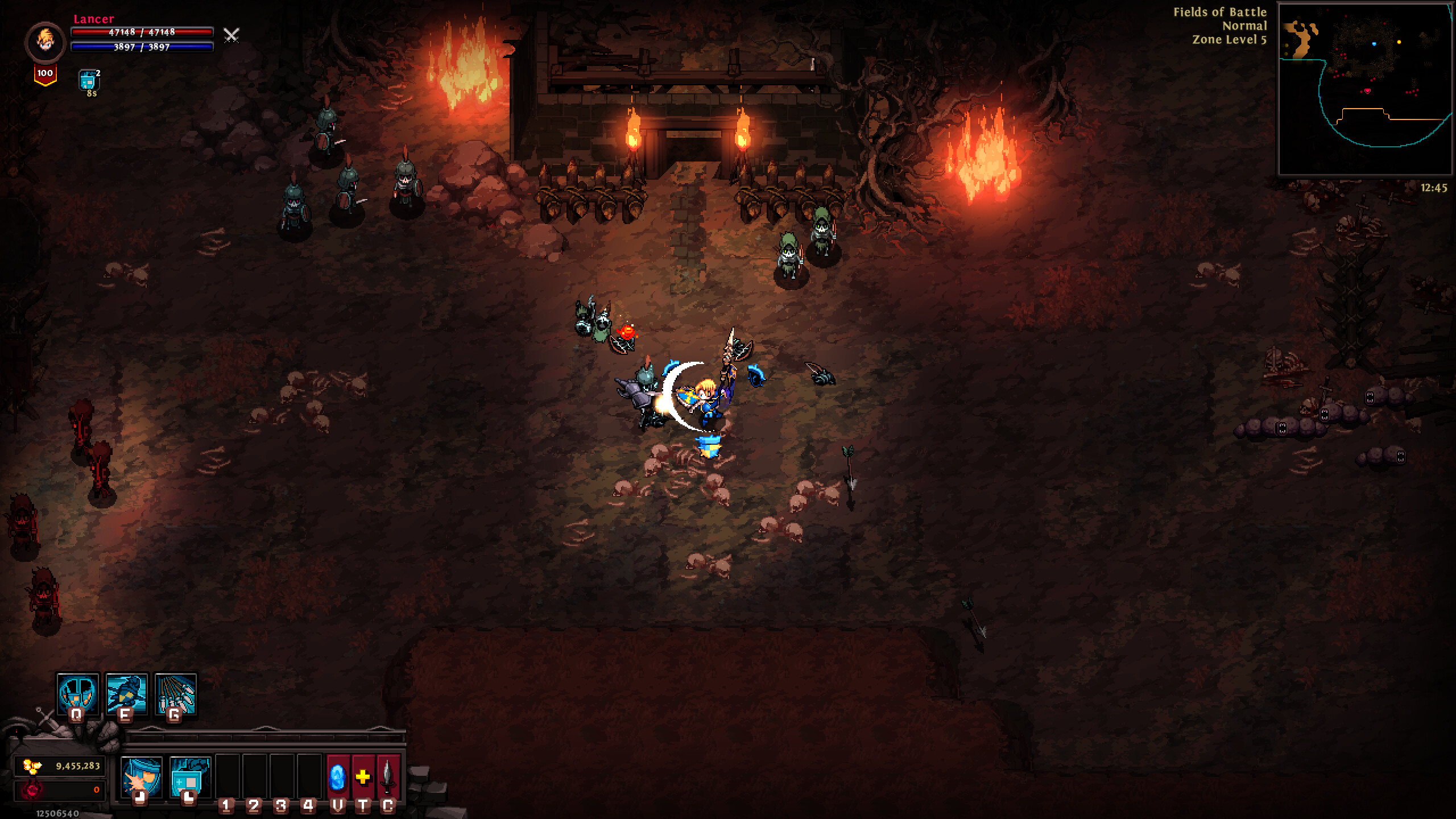Dismiss the 8-second buff icon

(88, 80)
